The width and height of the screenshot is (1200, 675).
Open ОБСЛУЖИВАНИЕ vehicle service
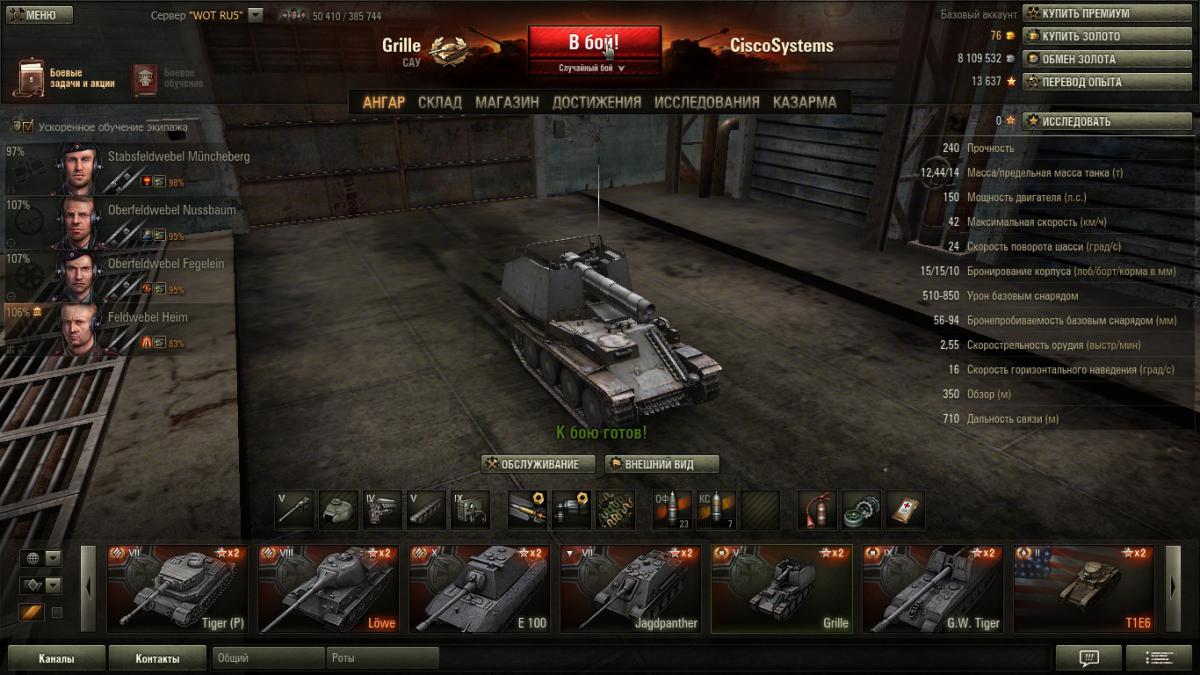tap(538, 464)
